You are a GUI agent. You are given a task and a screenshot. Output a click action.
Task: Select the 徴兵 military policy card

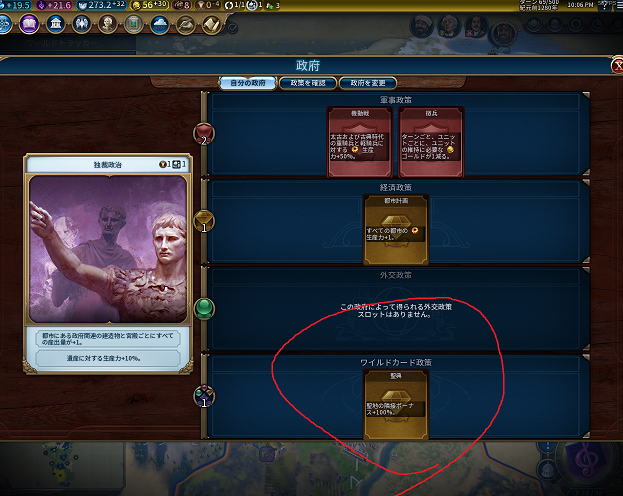pyautogui.click(x=429, y=140)
